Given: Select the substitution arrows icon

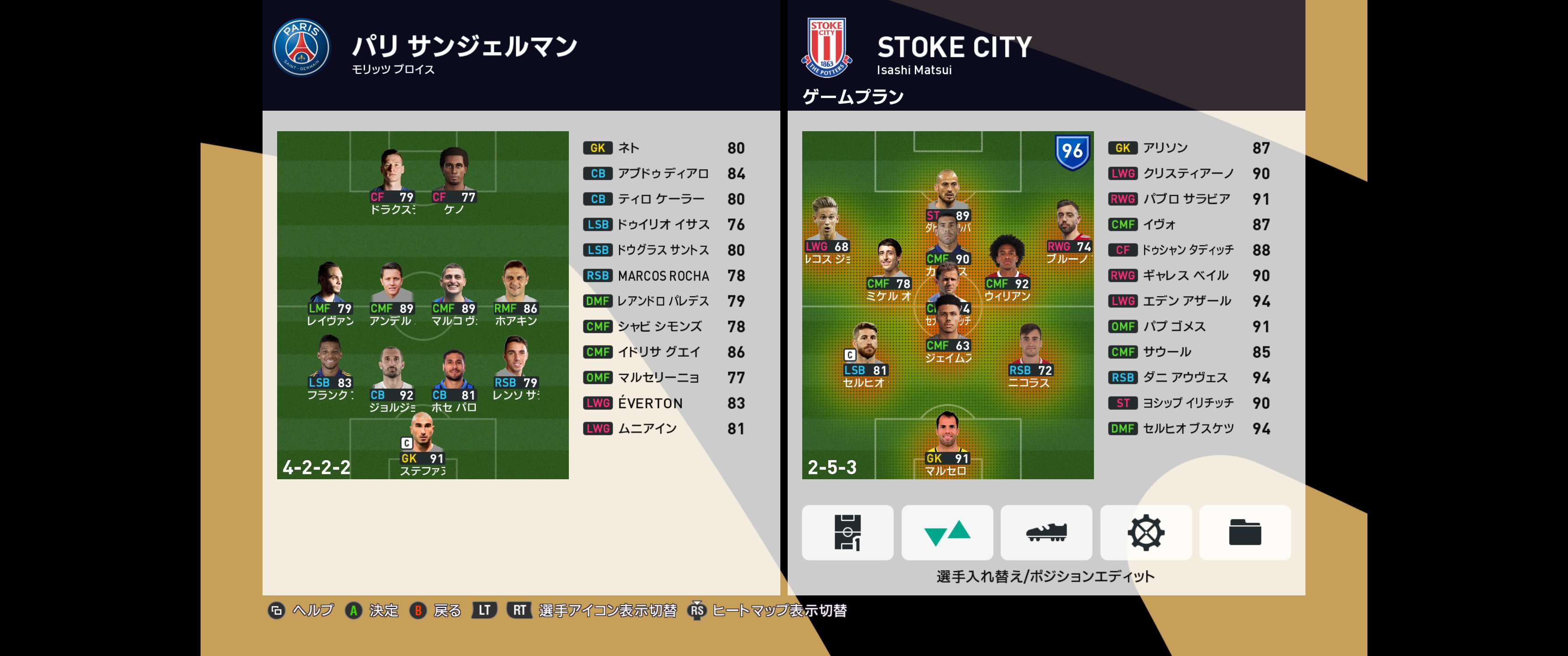Looking at the screenshot, I should [x=945, y=533].
